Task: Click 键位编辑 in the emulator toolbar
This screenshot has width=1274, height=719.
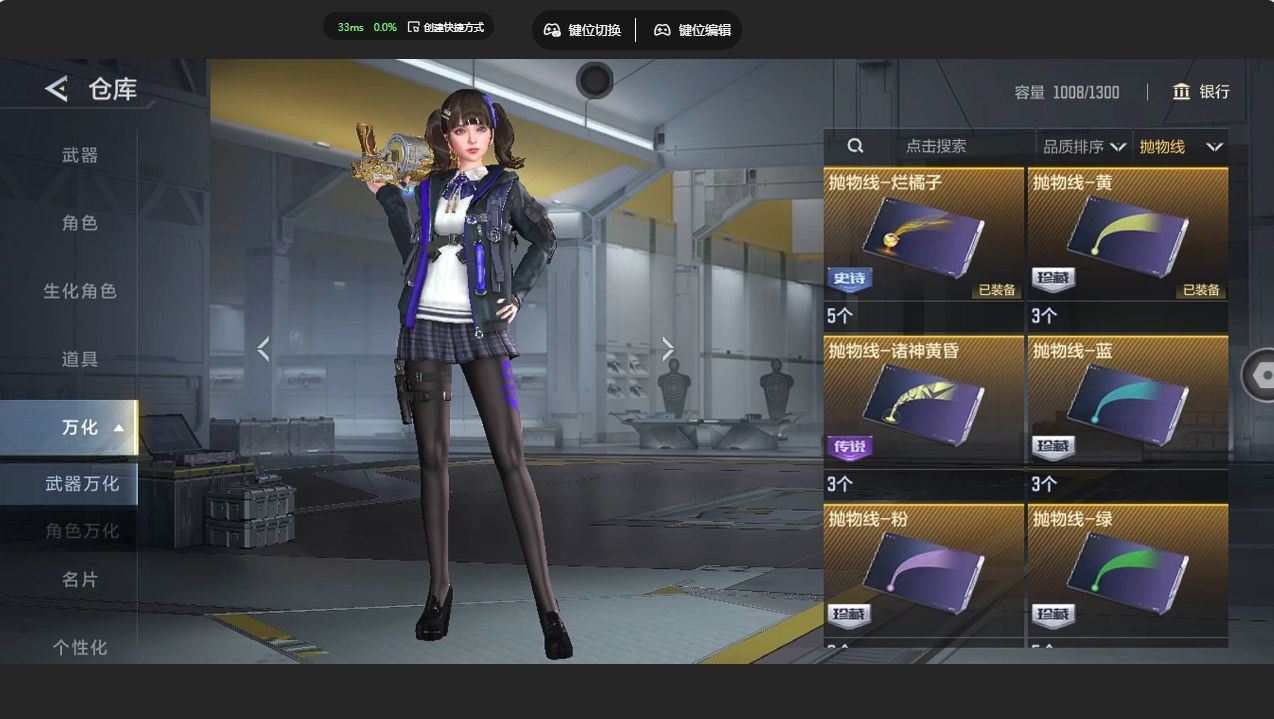Action: [692, 30]
